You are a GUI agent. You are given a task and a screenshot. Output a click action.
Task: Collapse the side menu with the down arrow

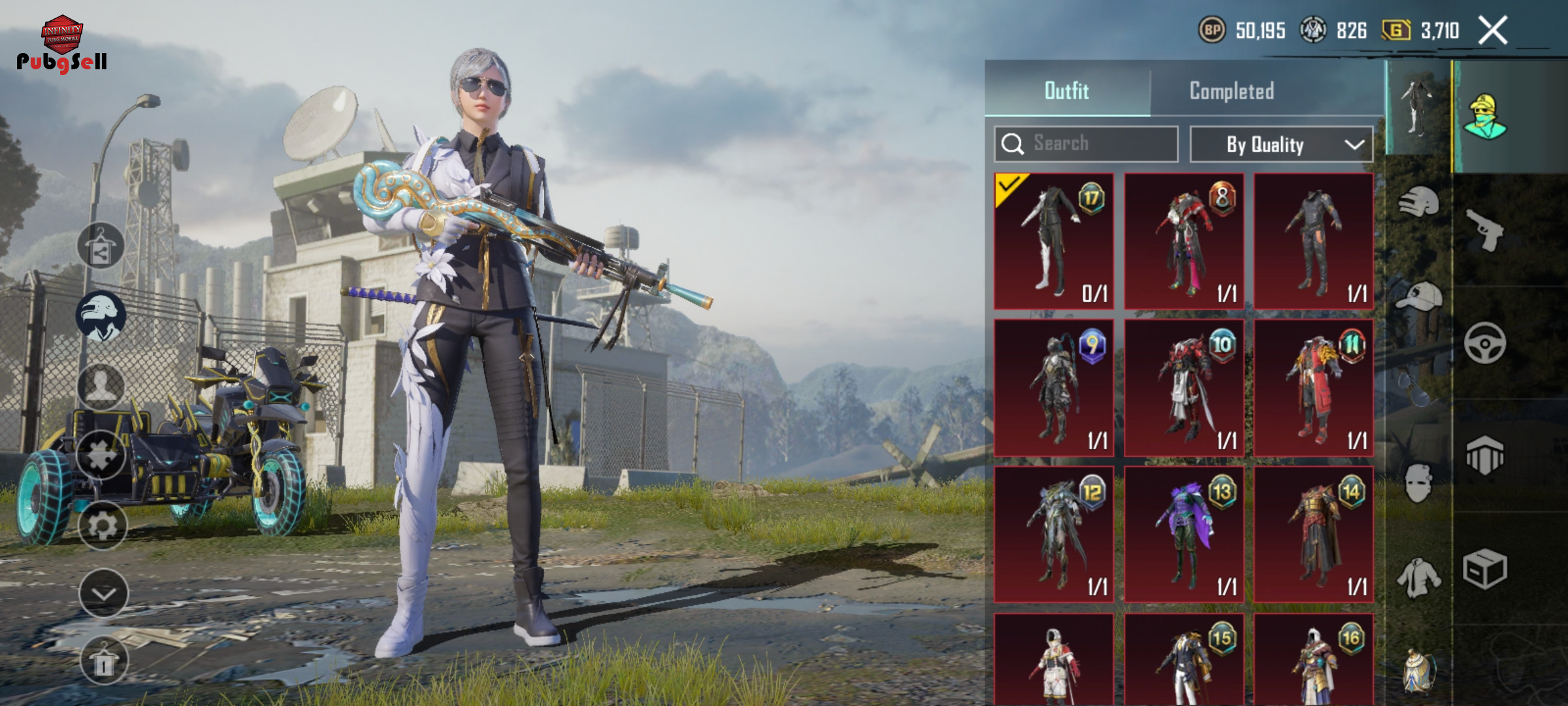(x=103, y=593)
